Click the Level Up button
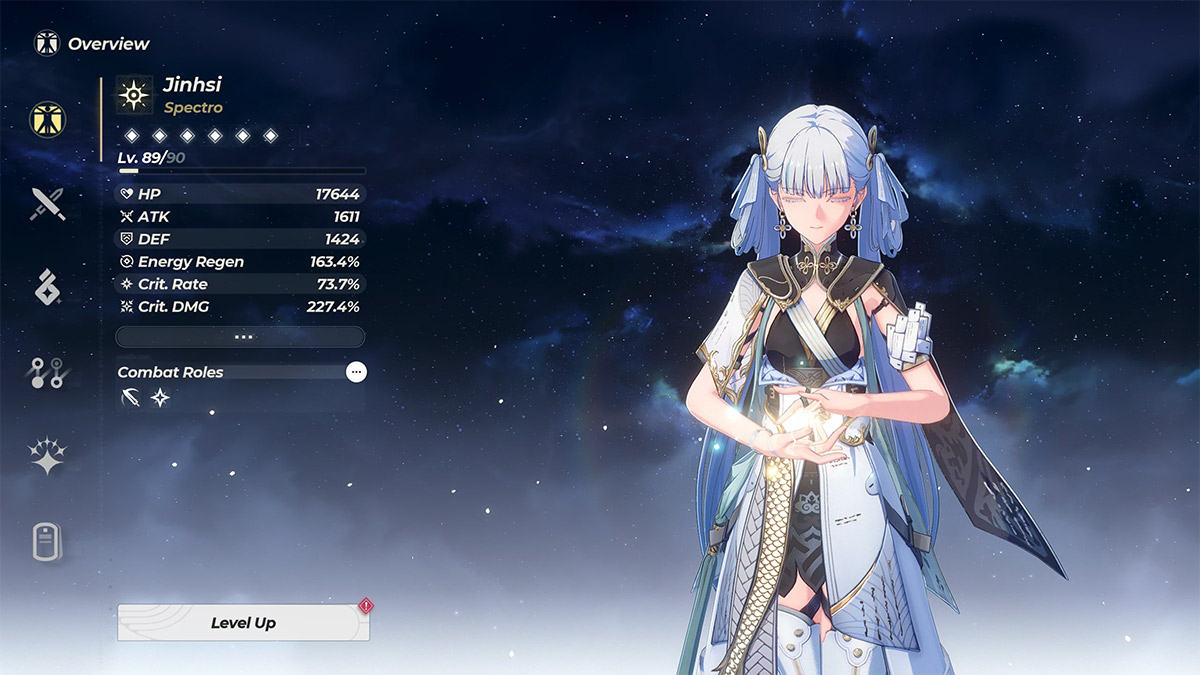Viewport: 1200px width, 675px height. (243, 622)
